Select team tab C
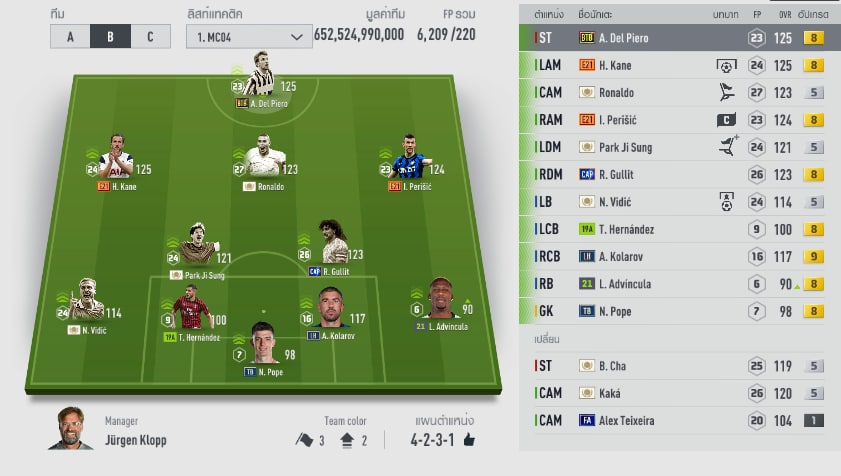This screenshot has width=841, height=476. (150, 37)
